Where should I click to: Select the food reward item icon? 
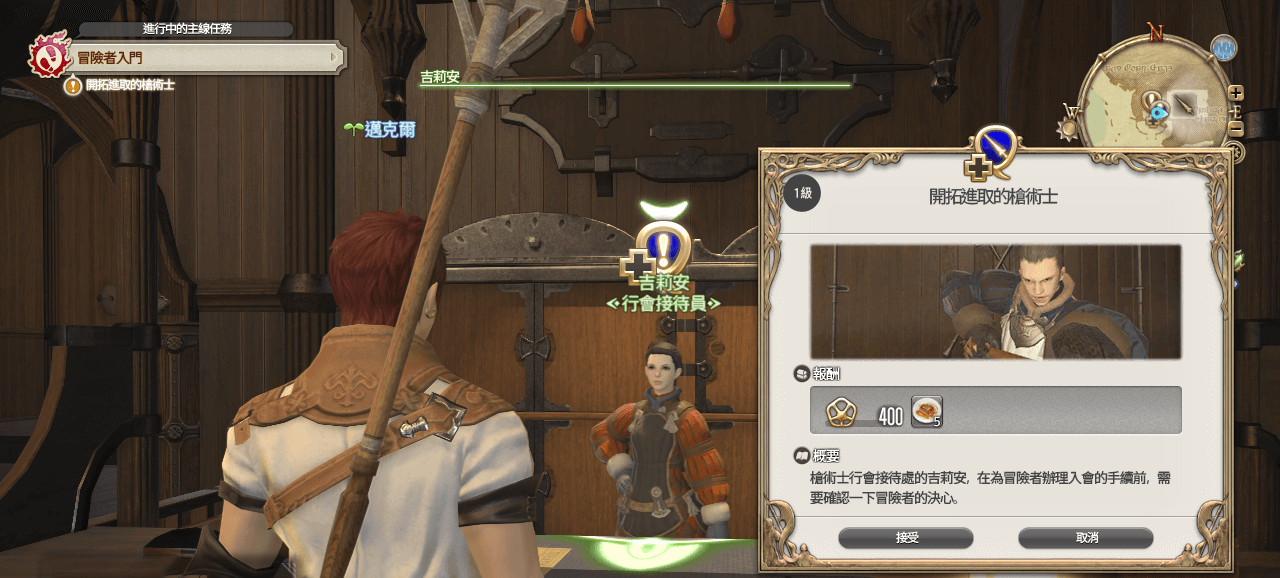(926, 411)
